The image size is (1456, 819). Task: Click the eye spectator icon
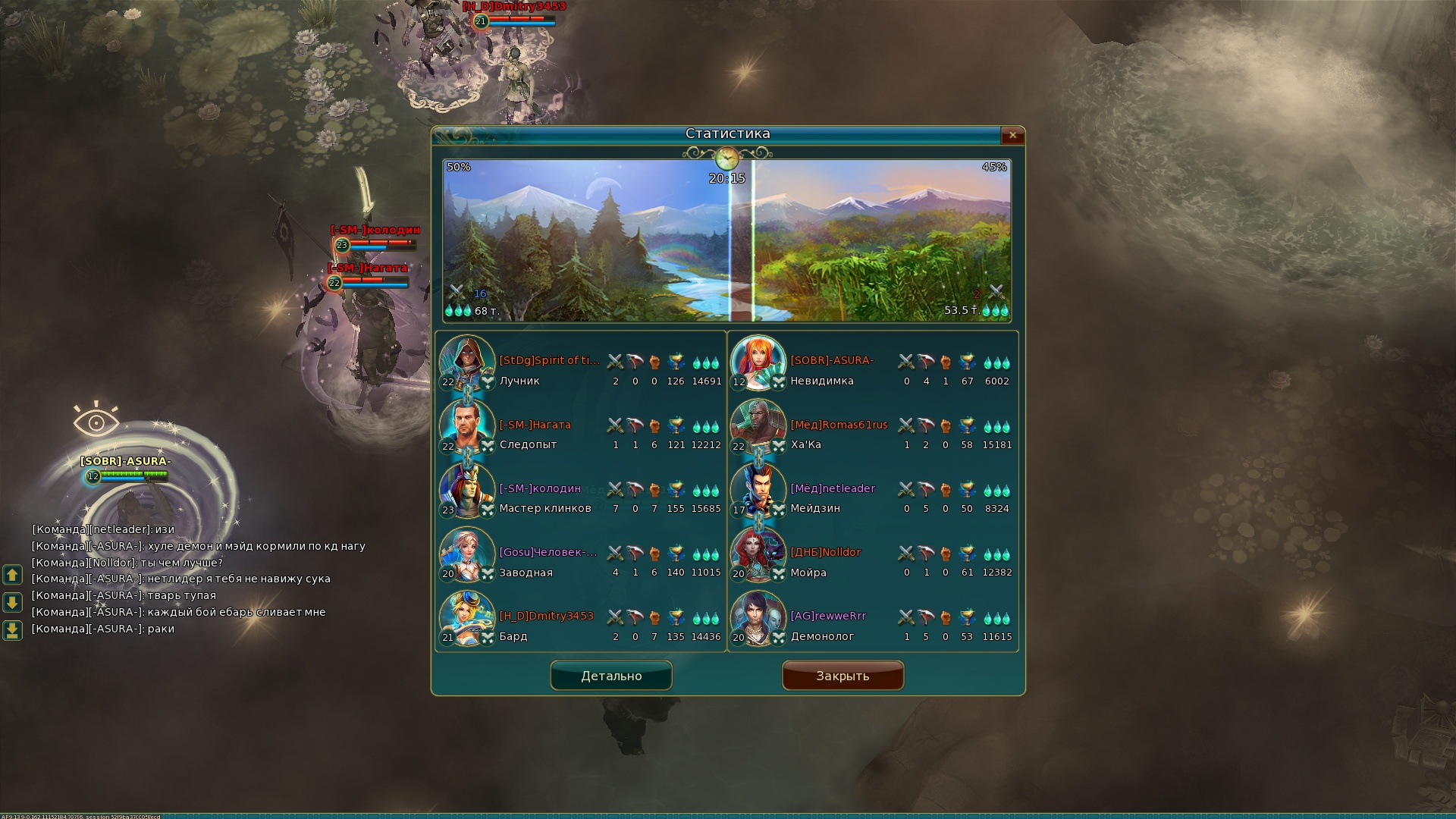coord(96,421)
